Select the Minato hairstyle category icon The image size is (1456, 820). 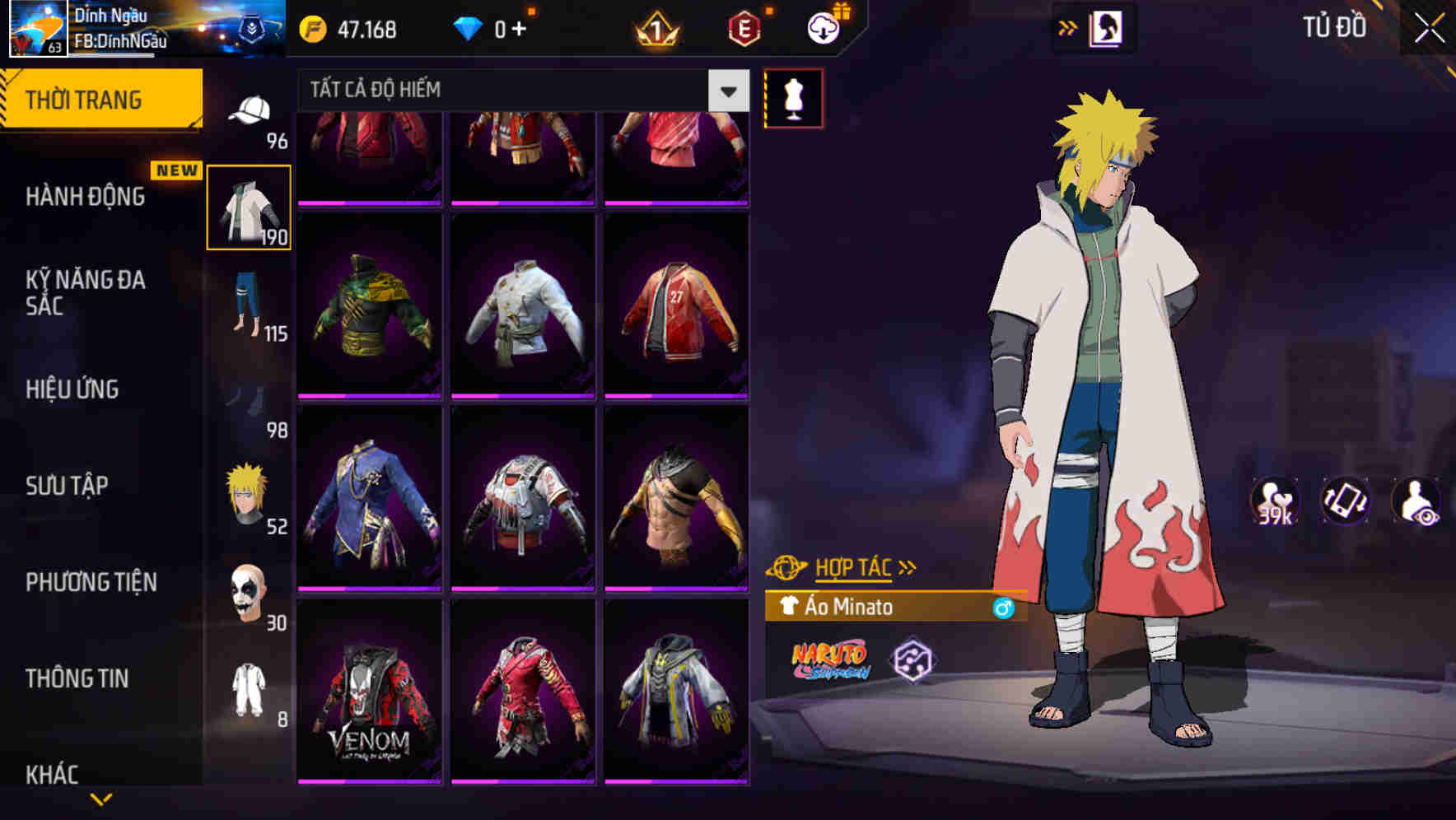246,492
